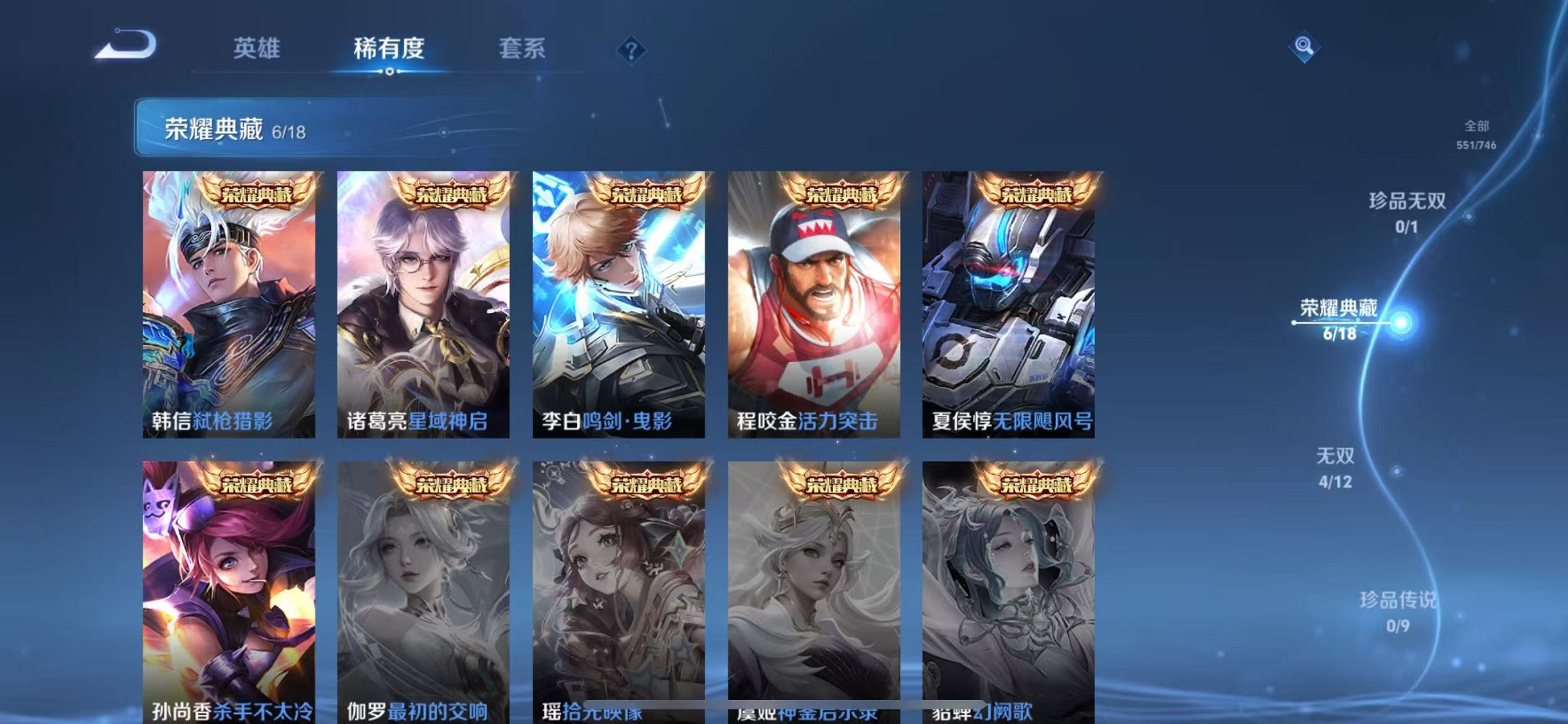The image size is (1568, 724).
Task: Open the help question mark icon
Action: pos(631,50)
